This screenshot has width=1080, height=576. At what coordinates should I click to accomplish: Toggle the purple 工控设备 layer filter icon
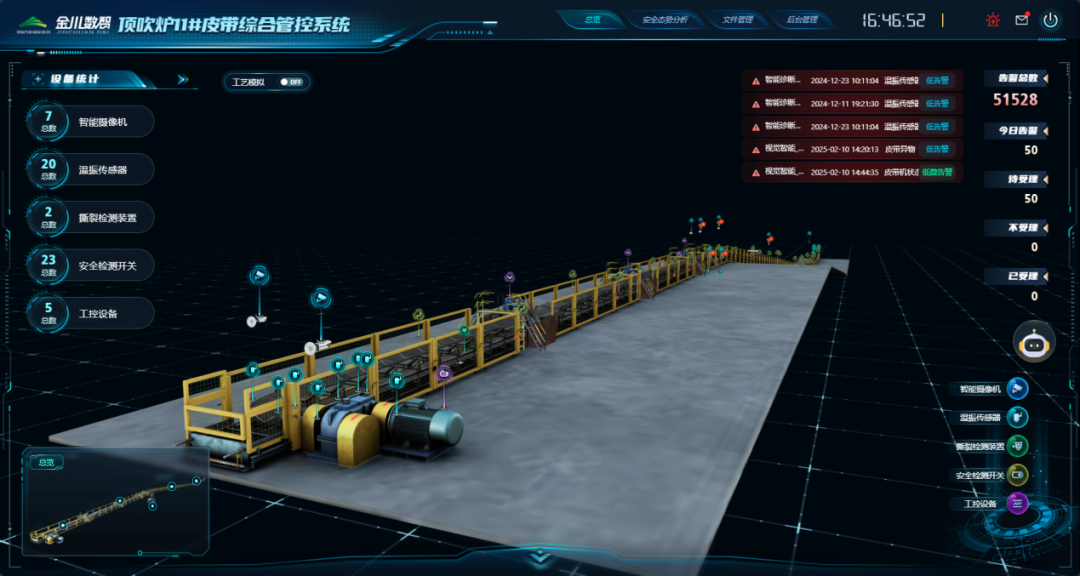tap(1017, 503)
